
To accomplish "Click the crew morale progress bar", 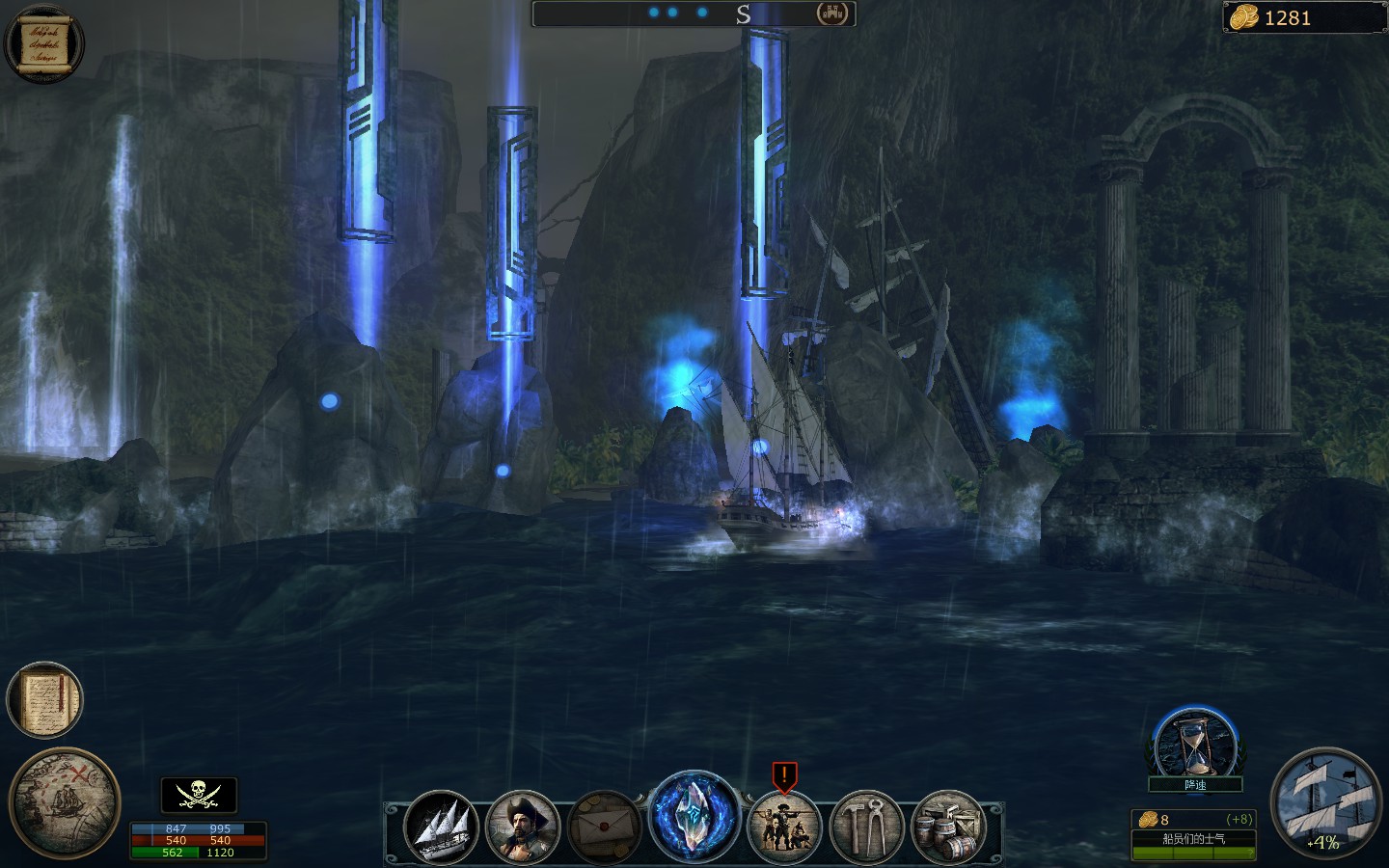I will [x=1193, y=854].
